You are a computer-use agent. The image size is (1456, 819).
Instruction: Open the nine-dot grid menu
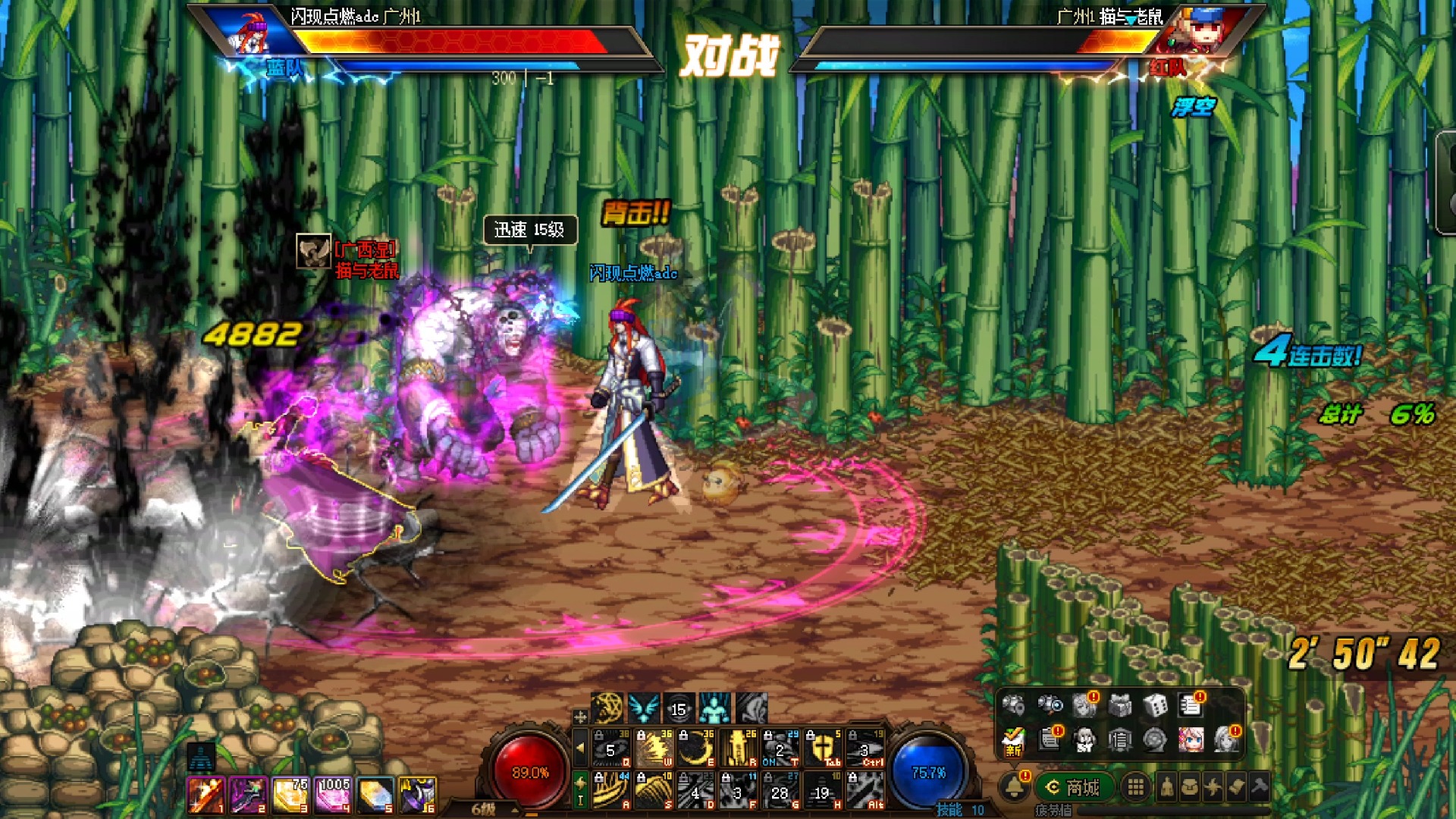point(1135,787)
